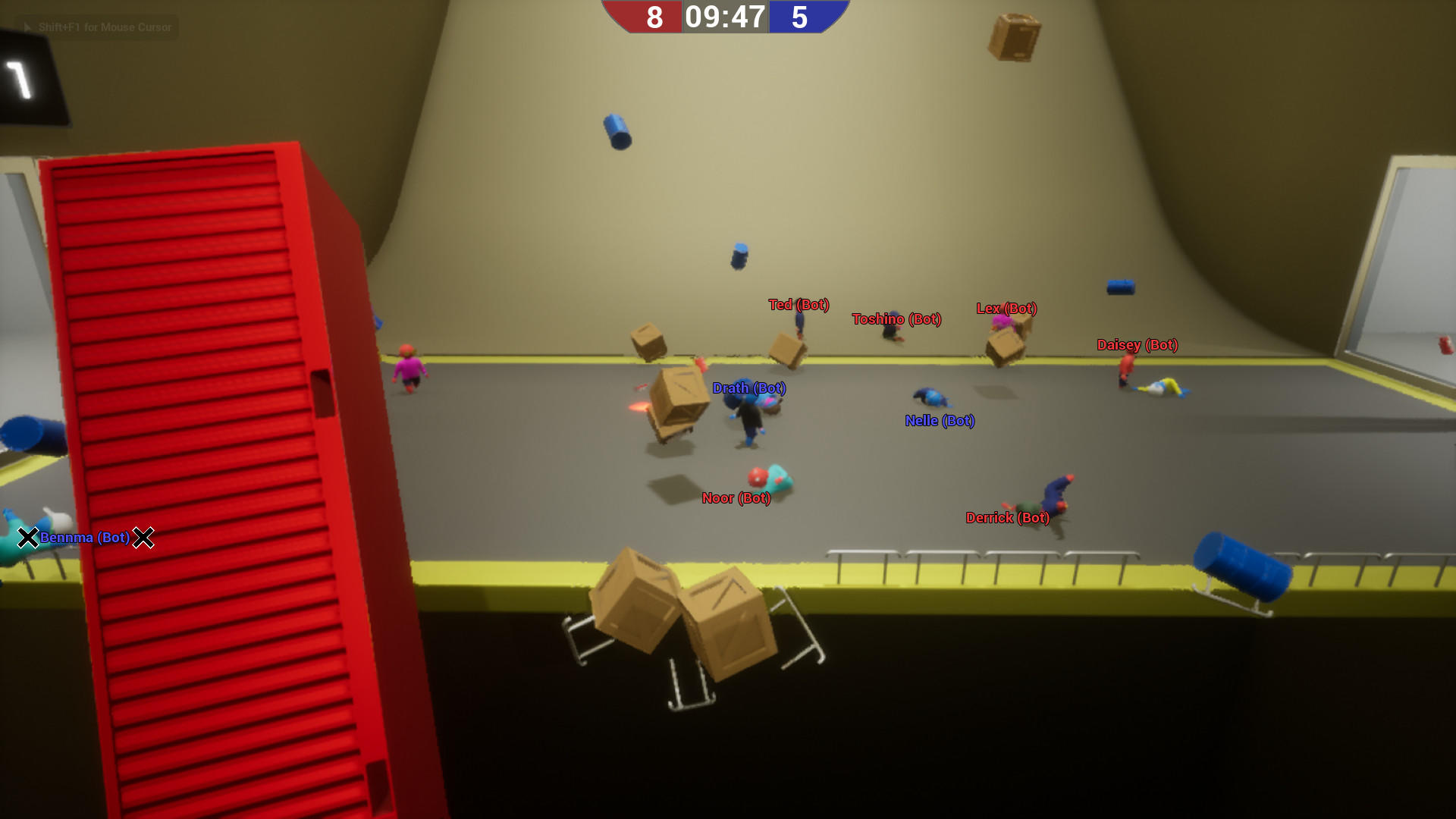Click the left X icon beside Bennma (Bot)

28,538
